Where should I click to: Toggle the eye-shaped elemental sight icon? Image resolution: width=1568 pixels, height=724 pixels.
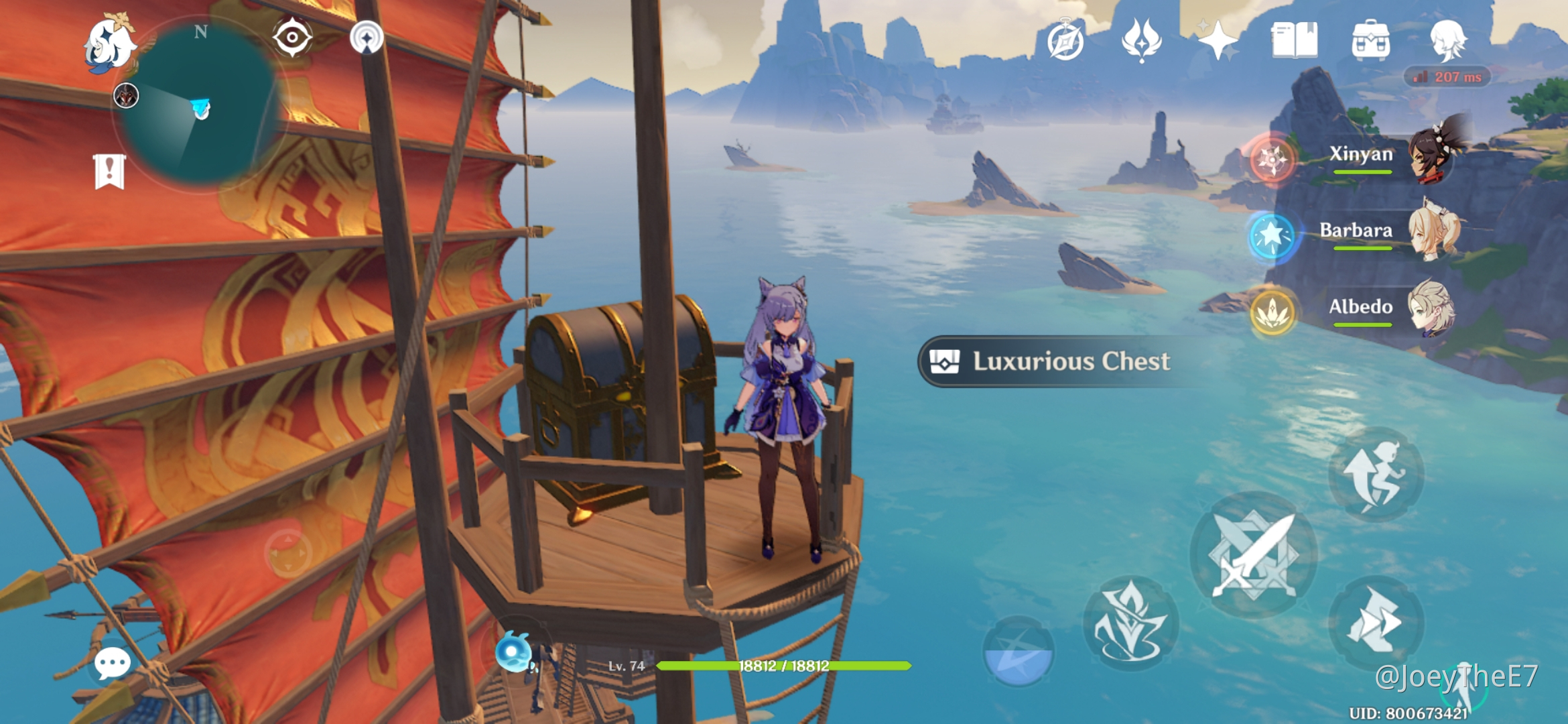[292, 37]
